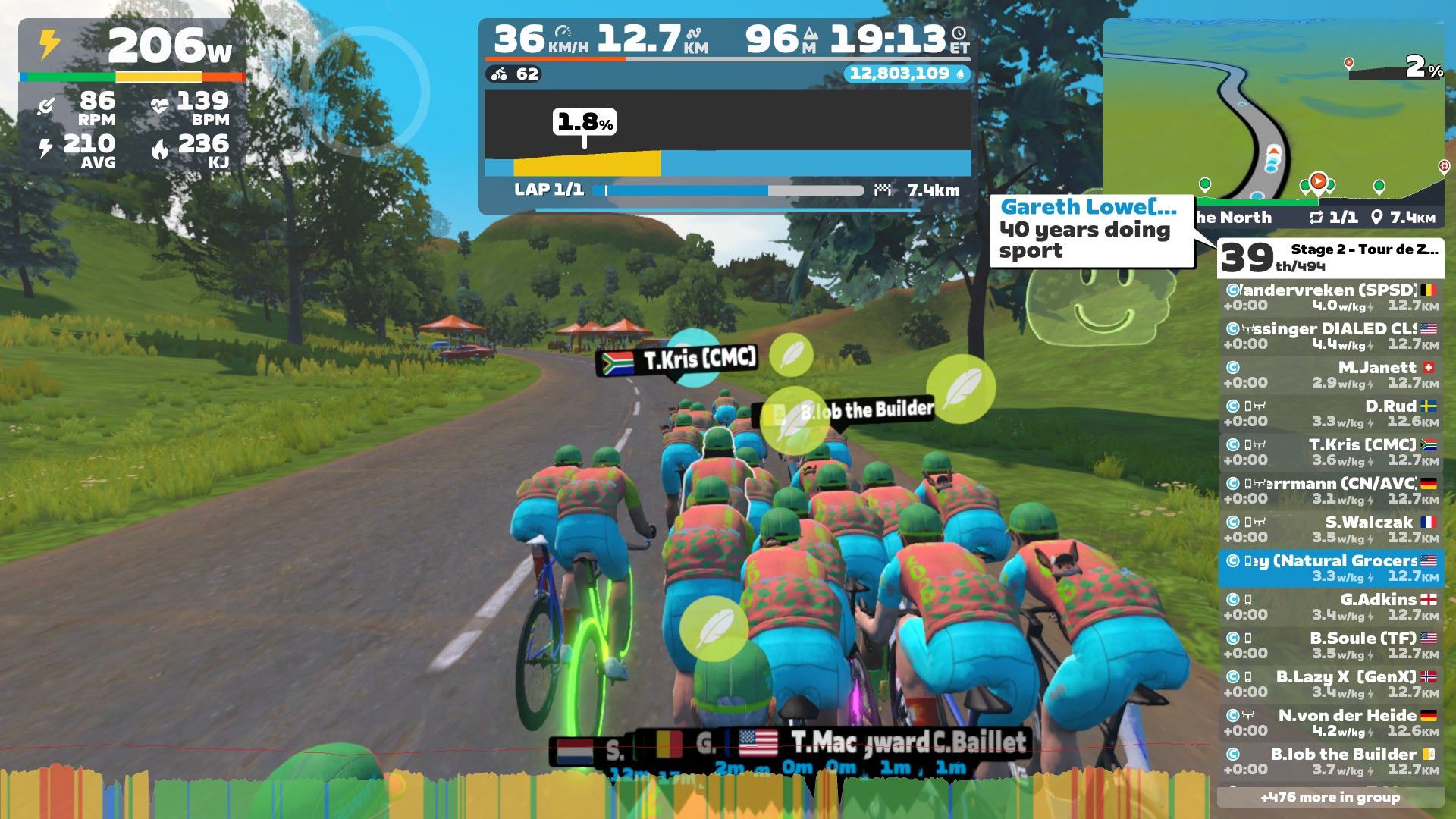
Task: Select D.Rud in the rider list
Action: tap(1330, 413)
